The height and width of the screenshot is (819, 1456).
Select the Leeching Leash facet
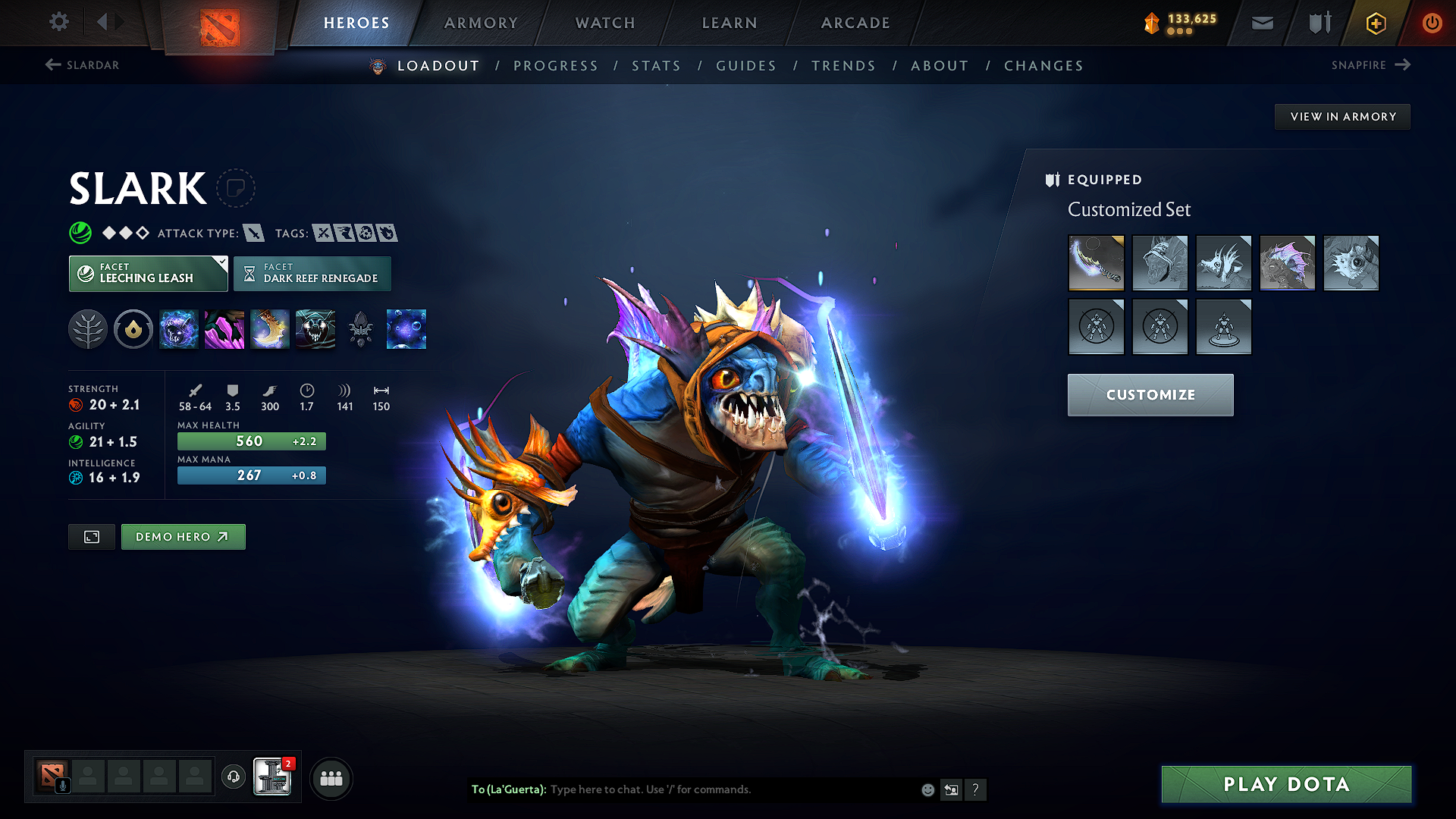[x=148, y=273]
